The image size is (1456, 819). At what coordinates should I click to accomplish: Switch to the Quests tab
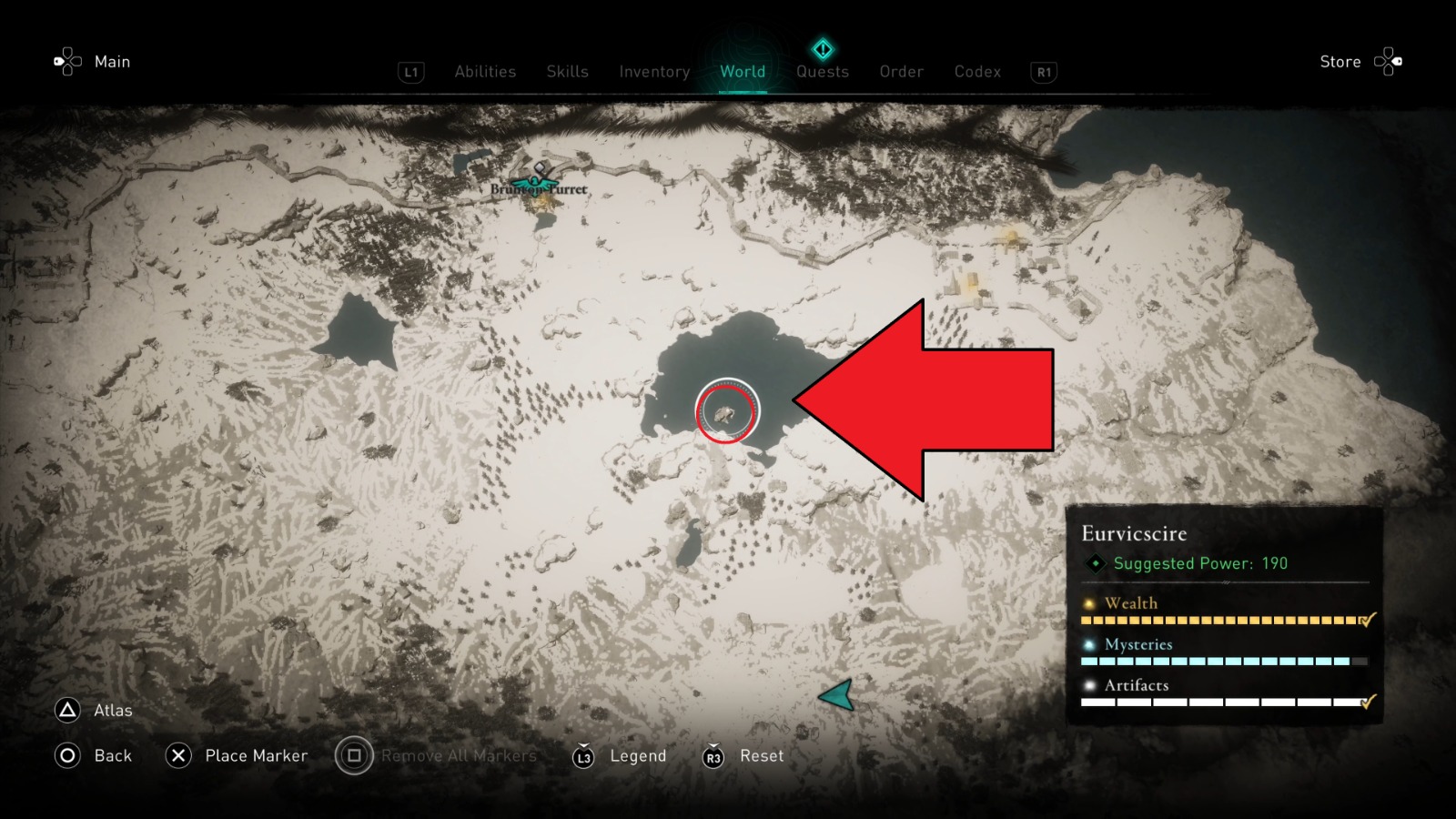pos(822,72)
